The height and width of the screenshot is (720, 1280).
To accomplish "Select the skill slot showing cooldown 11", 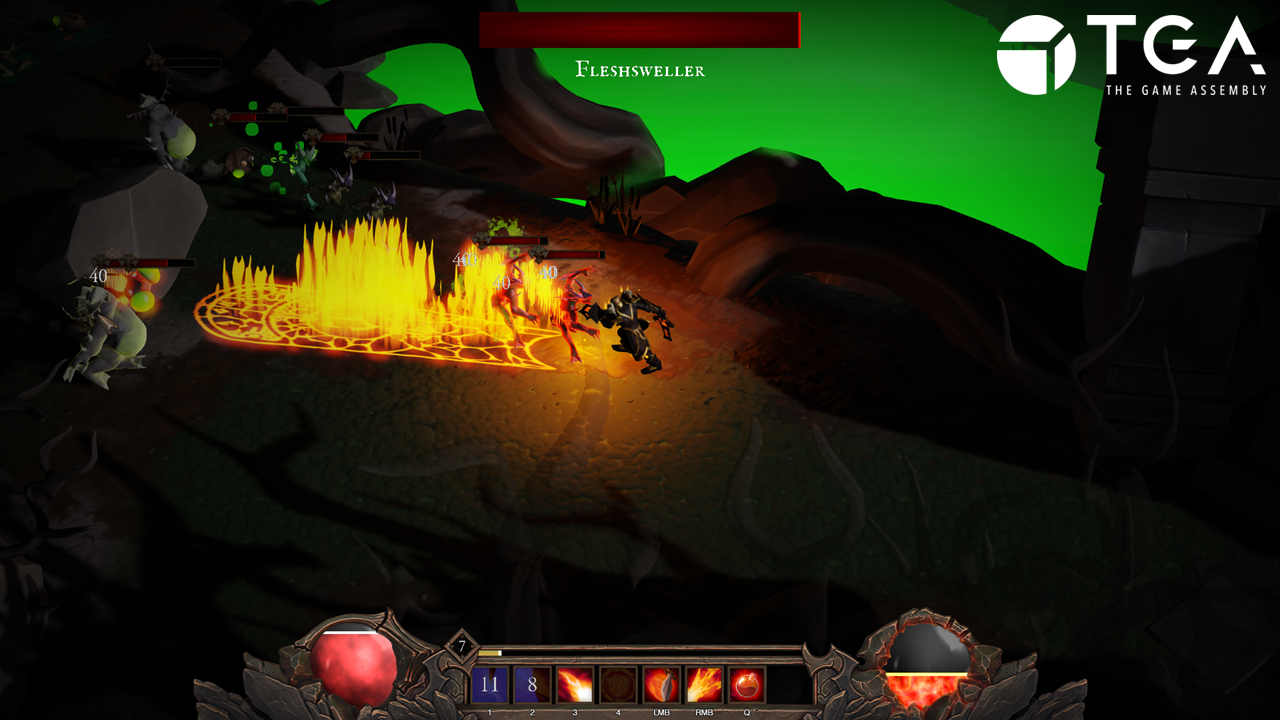I will click(489, 685).
